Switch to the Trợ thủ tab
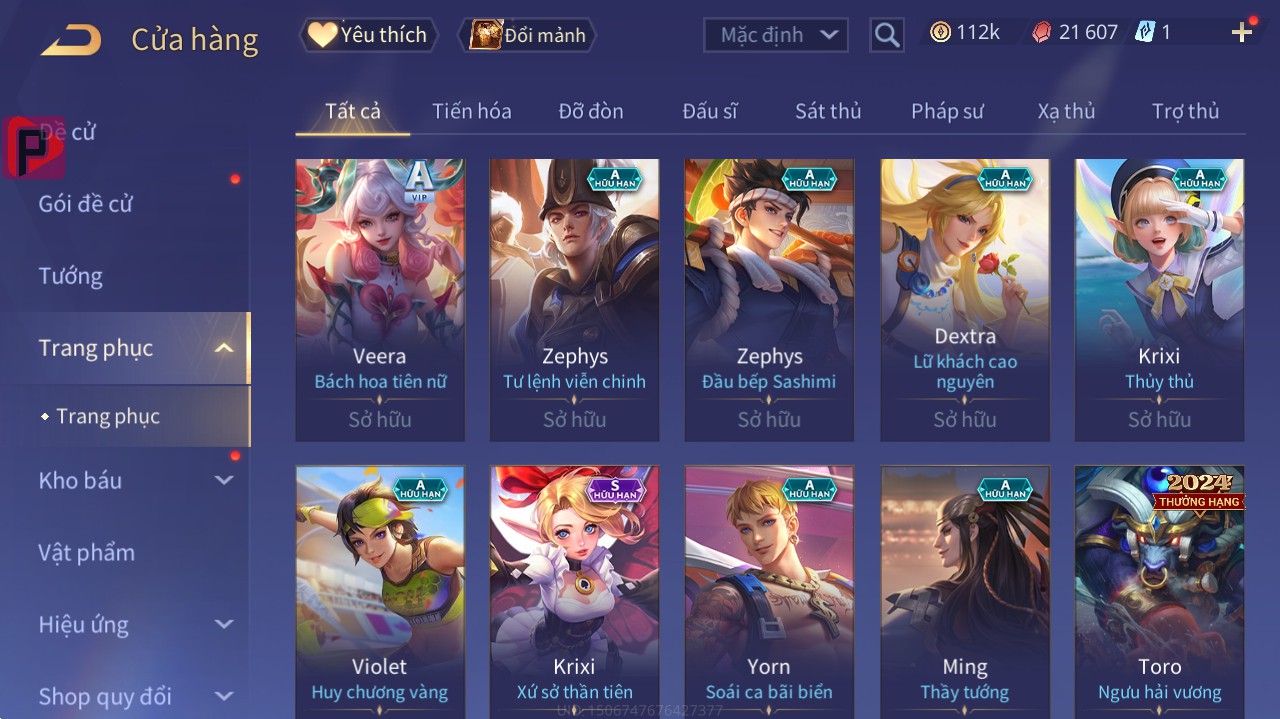The image size is (1280, 719). pos(1185,111)
